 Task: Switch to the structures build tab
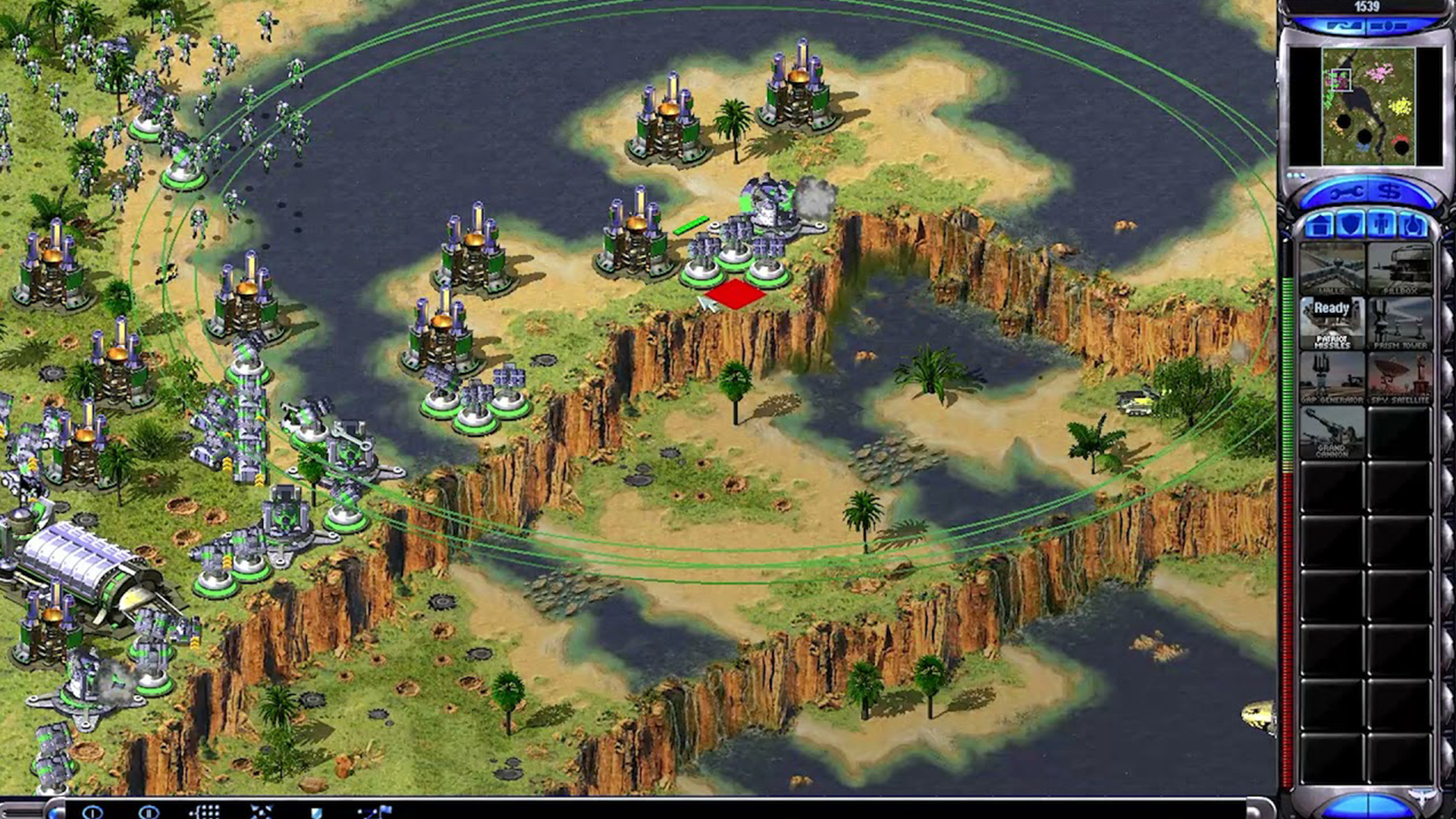coord(1320,225)
